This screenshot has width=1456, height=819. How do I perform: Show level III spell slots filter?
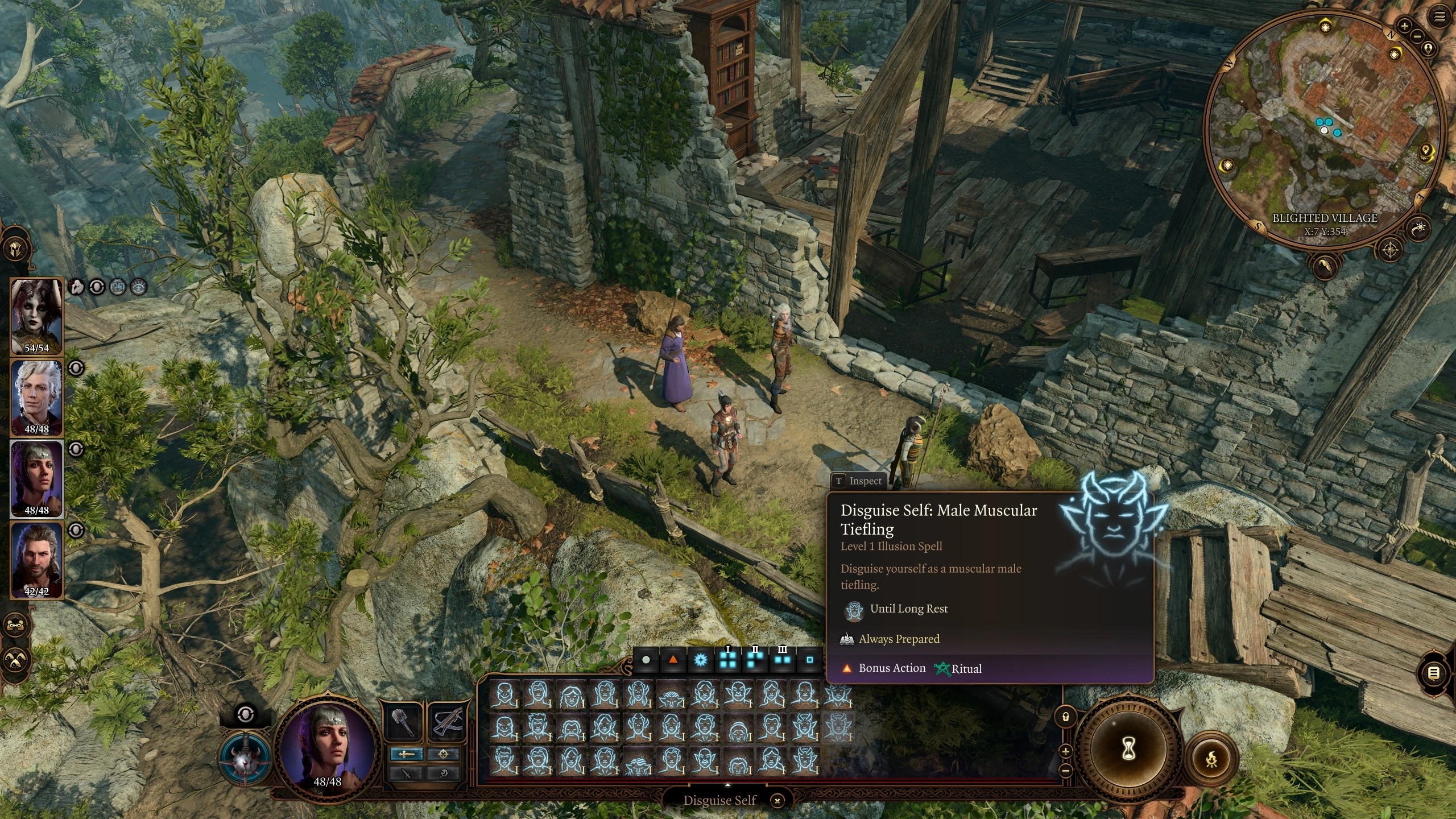point(783,660)
